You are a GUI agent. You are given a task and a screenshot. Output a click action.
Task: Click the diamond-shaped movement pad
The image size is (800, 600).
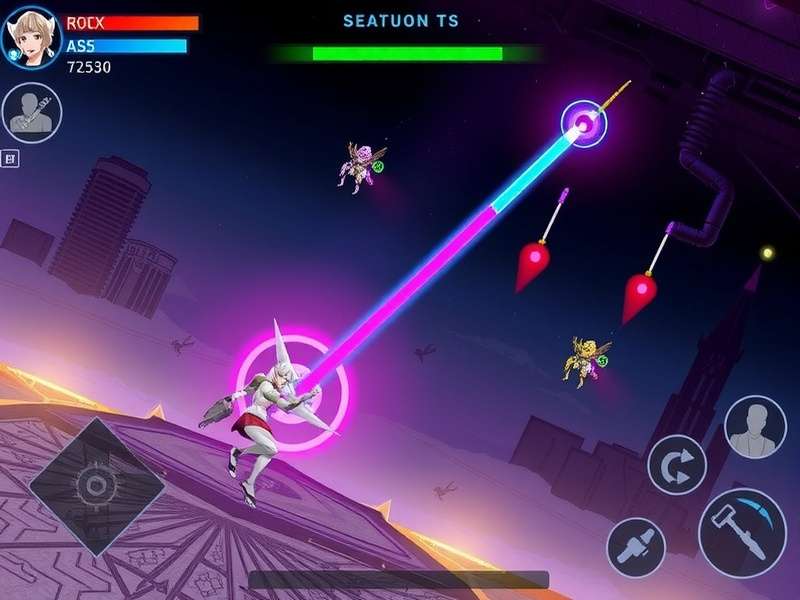96,486
